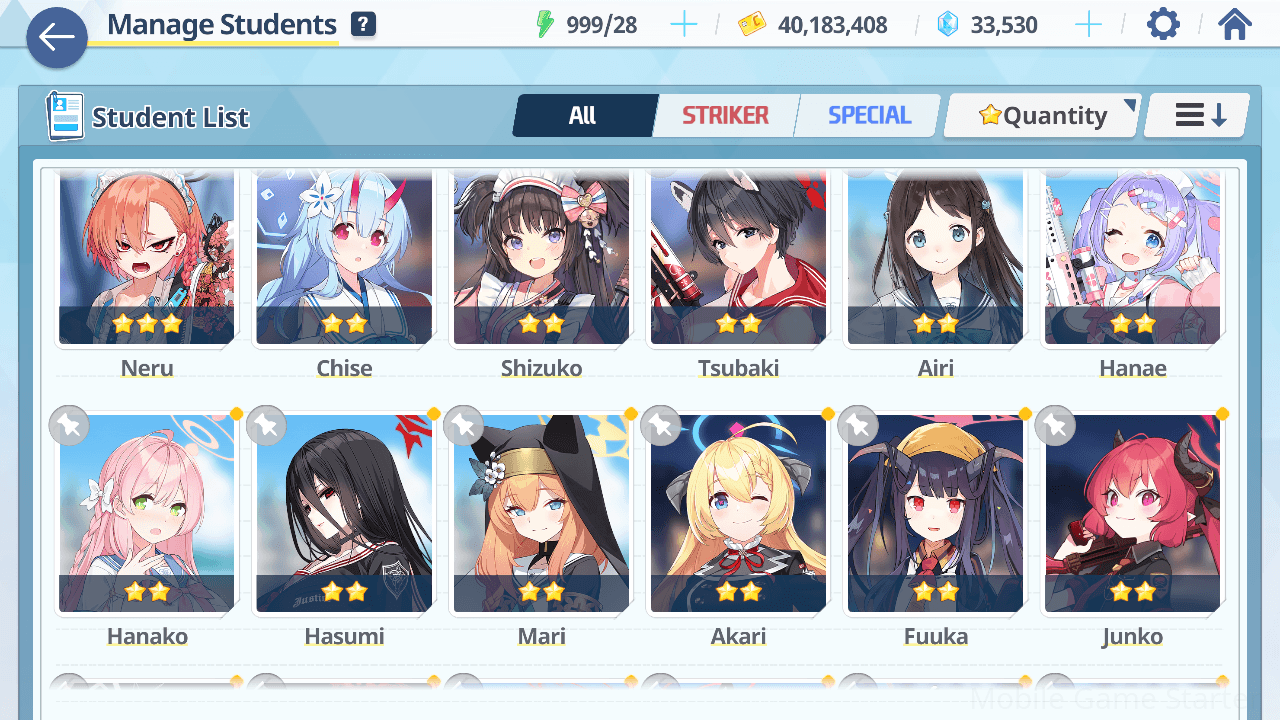Choose Mari from the student list
Viewport: 1280px width, 720px height.
click(x=541, y=513)
